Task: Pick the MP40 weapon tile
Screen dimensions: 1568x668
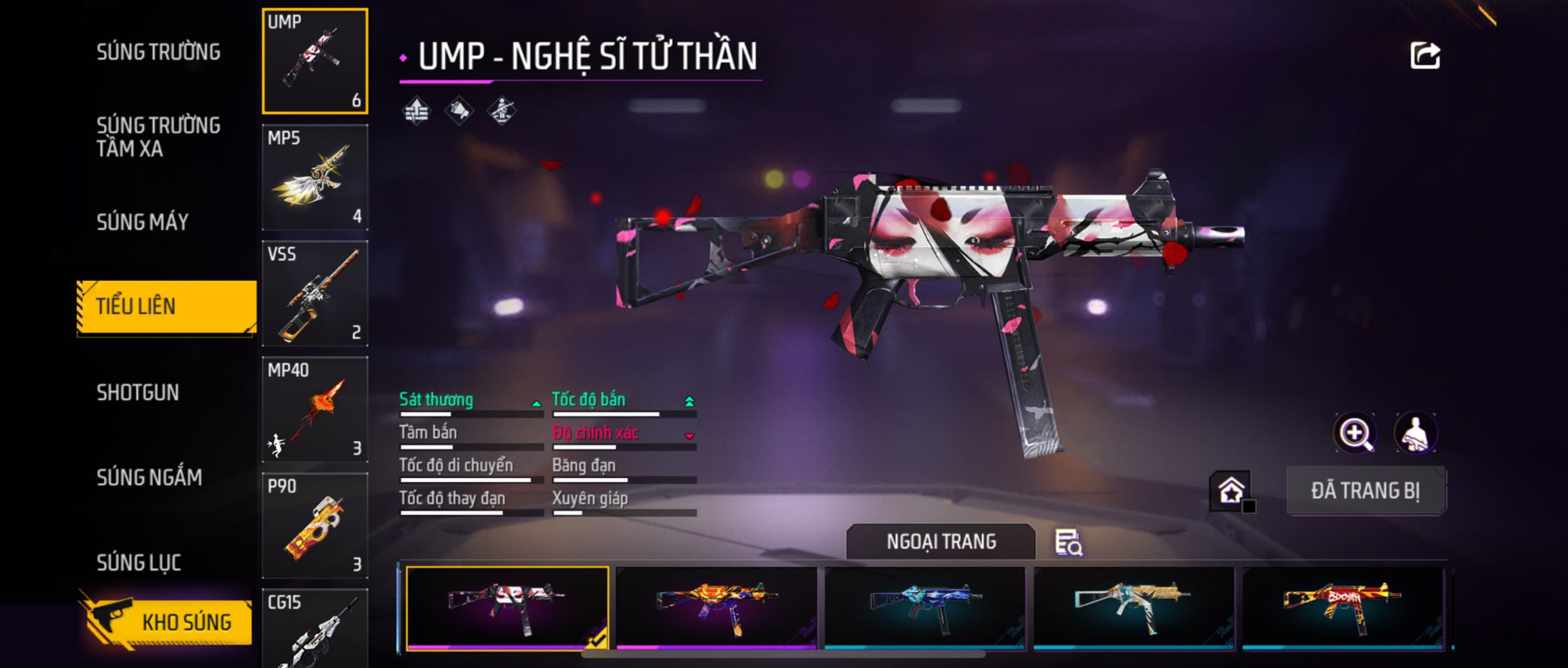Action: pos(315,409)
